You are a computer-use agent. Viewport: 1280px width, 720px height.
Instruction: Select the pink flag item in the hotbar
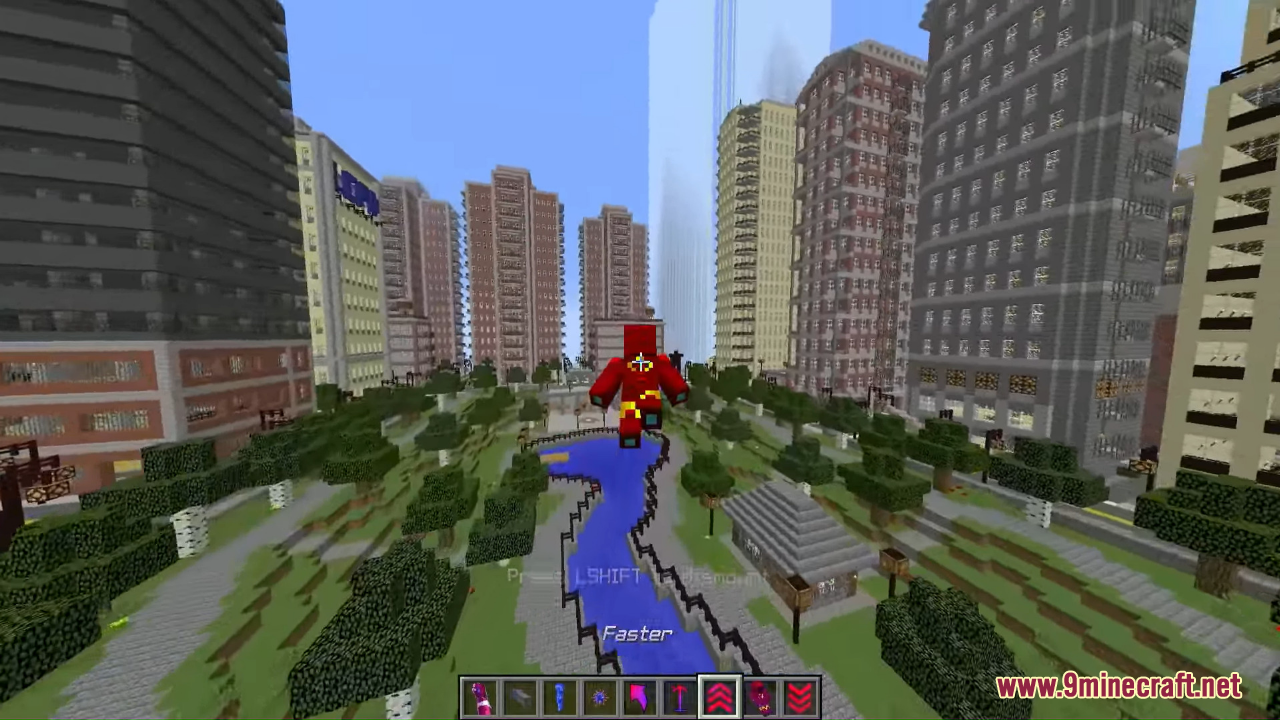tap(639, 695)
